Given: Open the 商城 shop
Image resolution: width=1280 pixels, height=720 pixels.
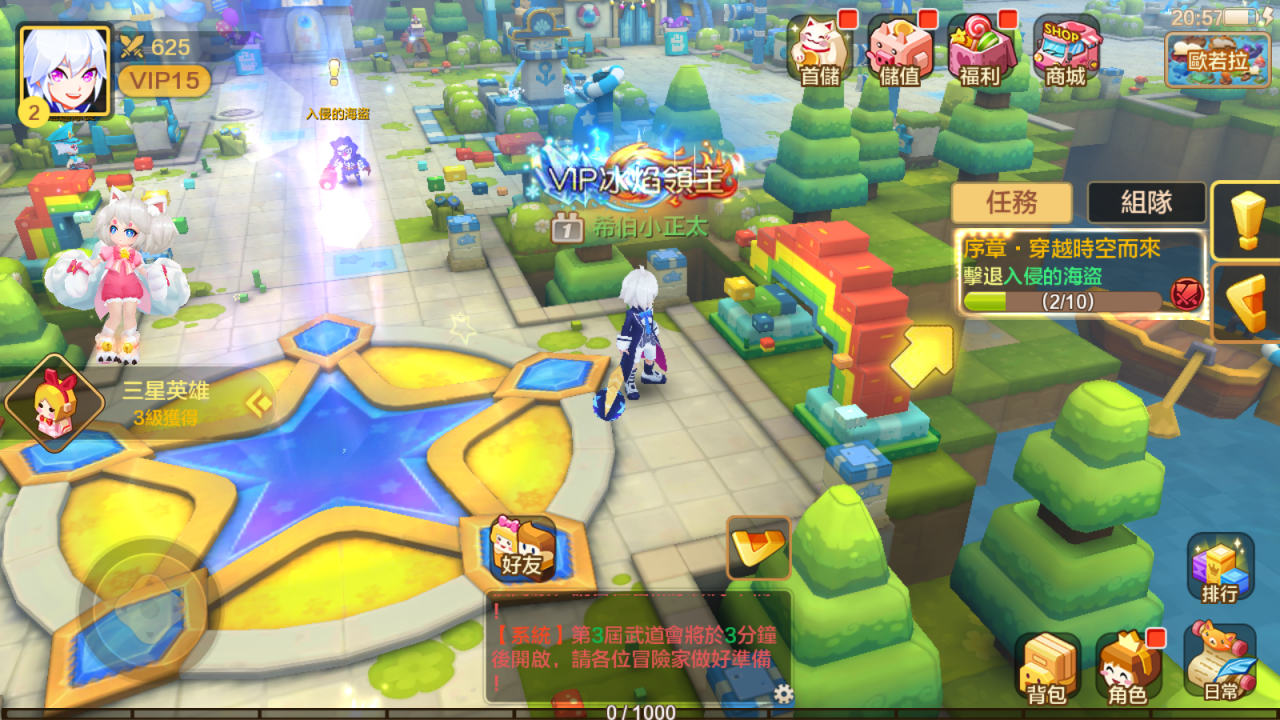Looking at the screenshot, I should pos(1065,48).
